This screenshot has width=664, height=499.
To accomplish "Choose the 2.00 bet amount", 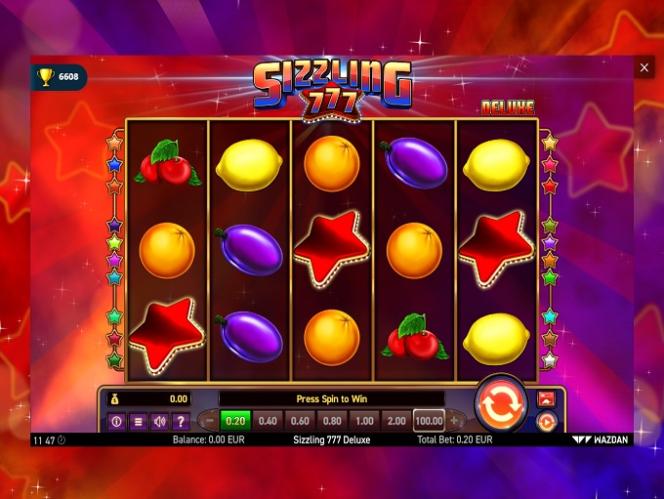I will click(x=397, y=421).
